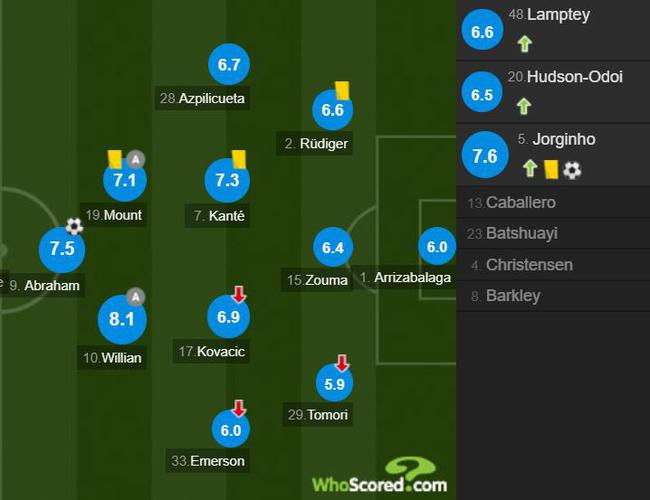Click Rüdiger's 6.6 rating badge

pos(333,110)
